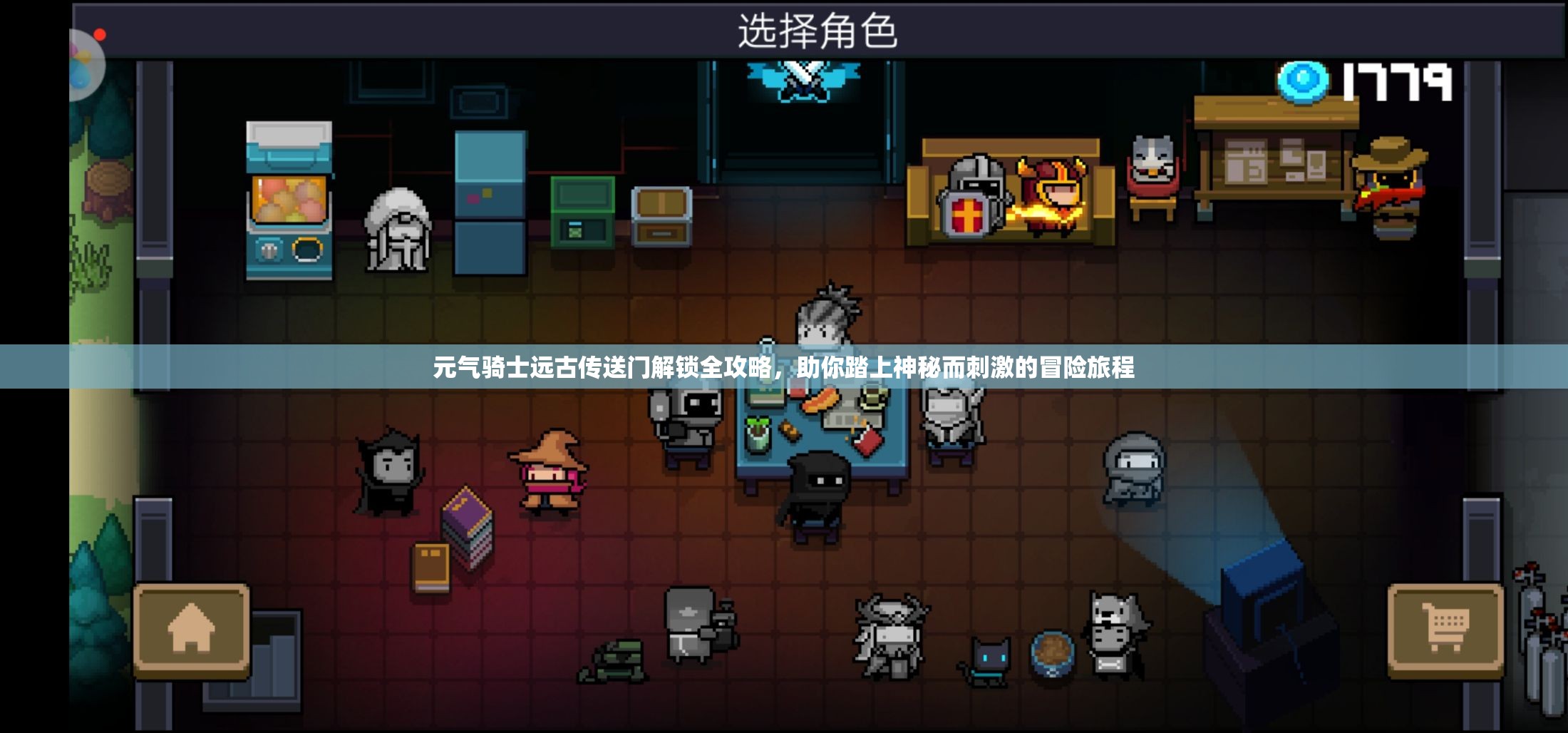The width and height of the screenshot is (1568, 733).
Task: Open the wooden treasure chest near the top
Action: point(663,217)
